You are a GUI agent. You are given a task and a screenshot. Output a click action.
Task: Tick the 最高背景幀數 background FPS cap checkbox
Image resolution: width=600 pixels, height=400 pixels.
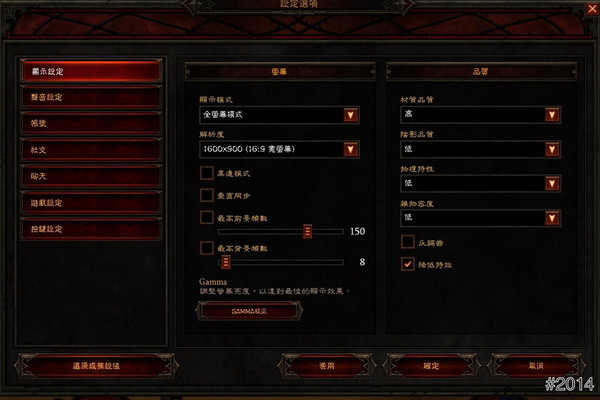[207, 247]
